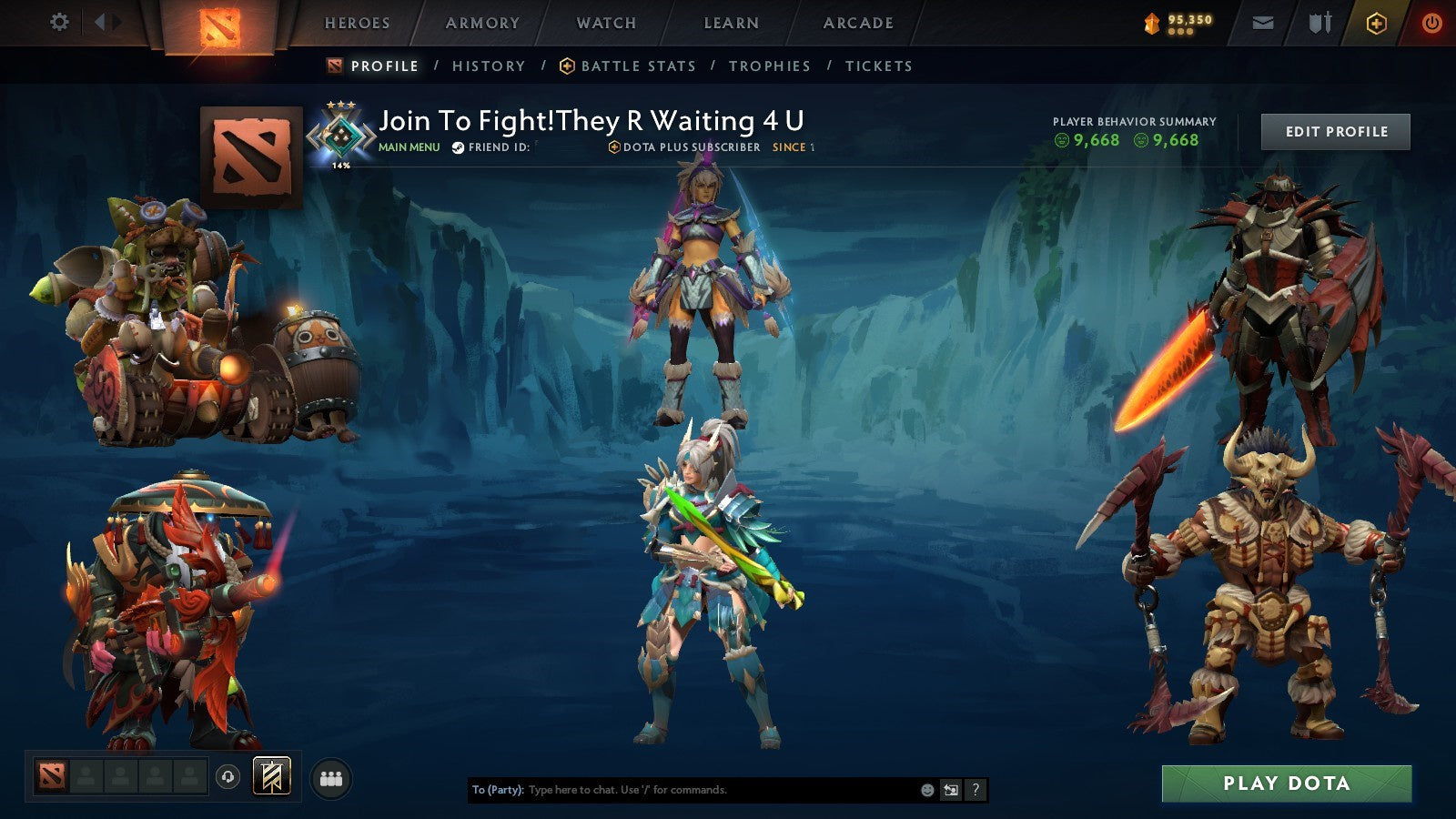This screenshot has width=1456, height=819.
Task: Toggle the whisper/chat wheel icon next to emoticons
Action: (x=950, y=790)
